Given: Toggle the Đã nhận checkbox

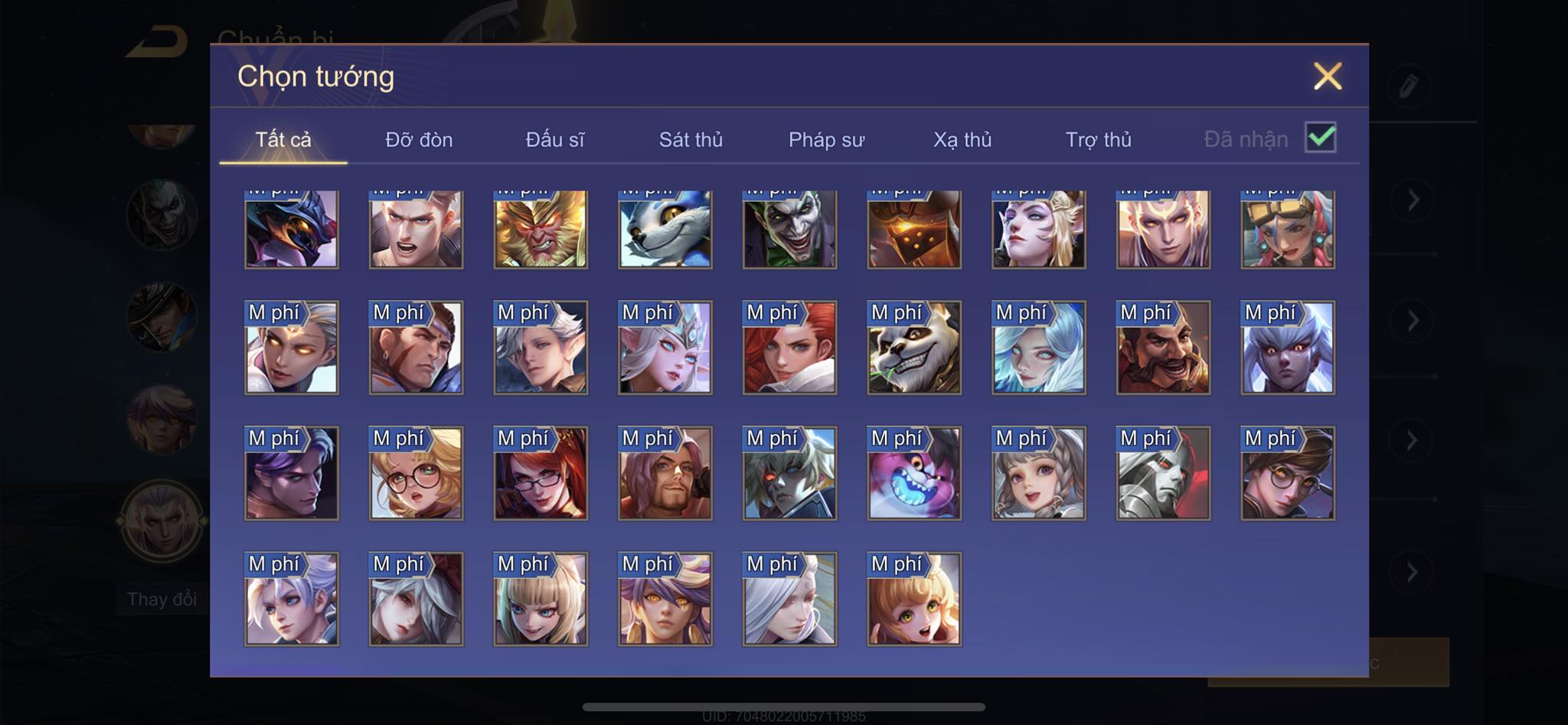Looking at the screenshot, I should point(1321,138).
